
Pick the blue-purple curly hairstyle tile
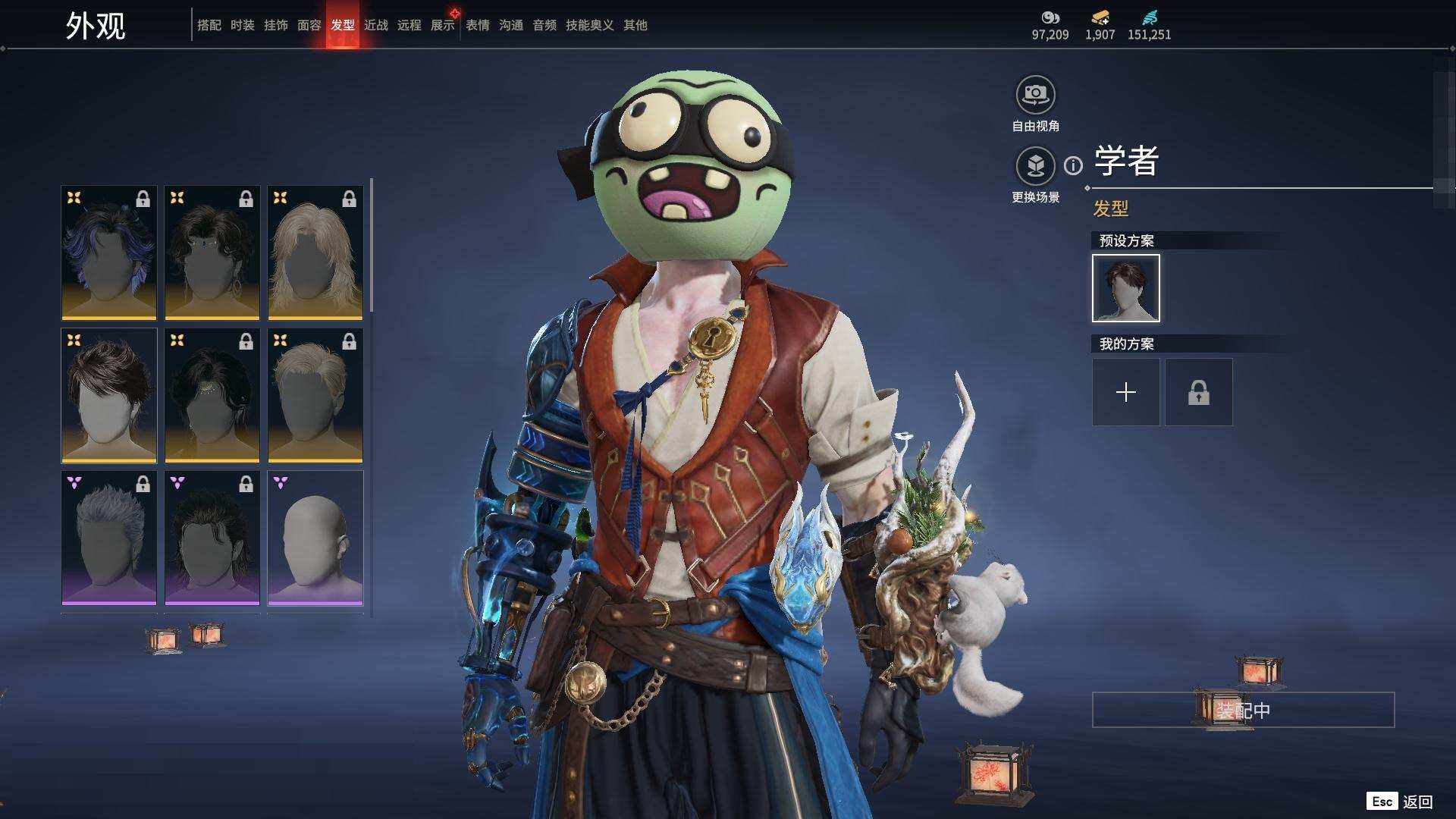coord(108,253)
